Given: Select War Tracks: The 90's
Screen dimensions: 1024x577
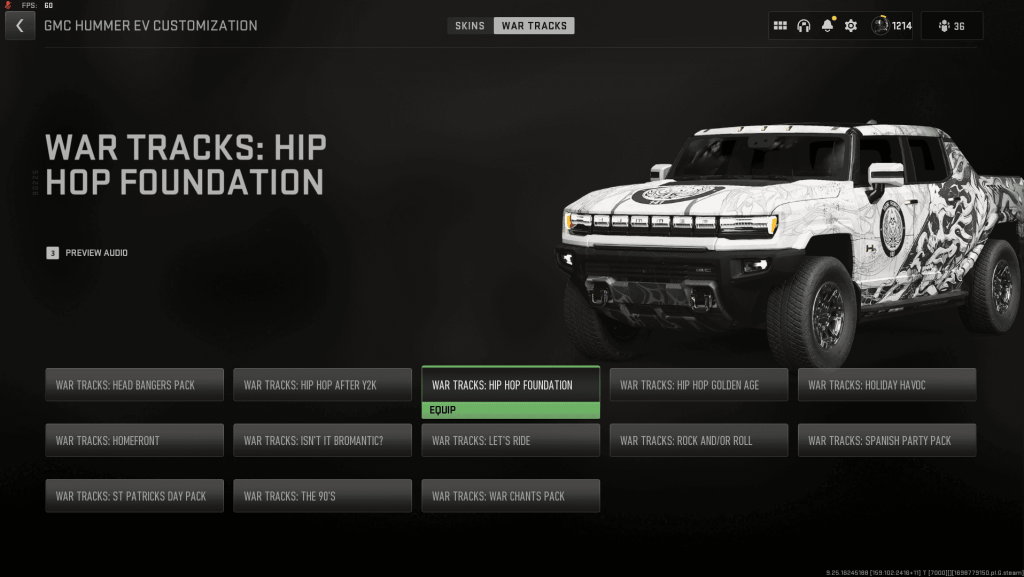Looking at the screenshot, I should 322,496.
